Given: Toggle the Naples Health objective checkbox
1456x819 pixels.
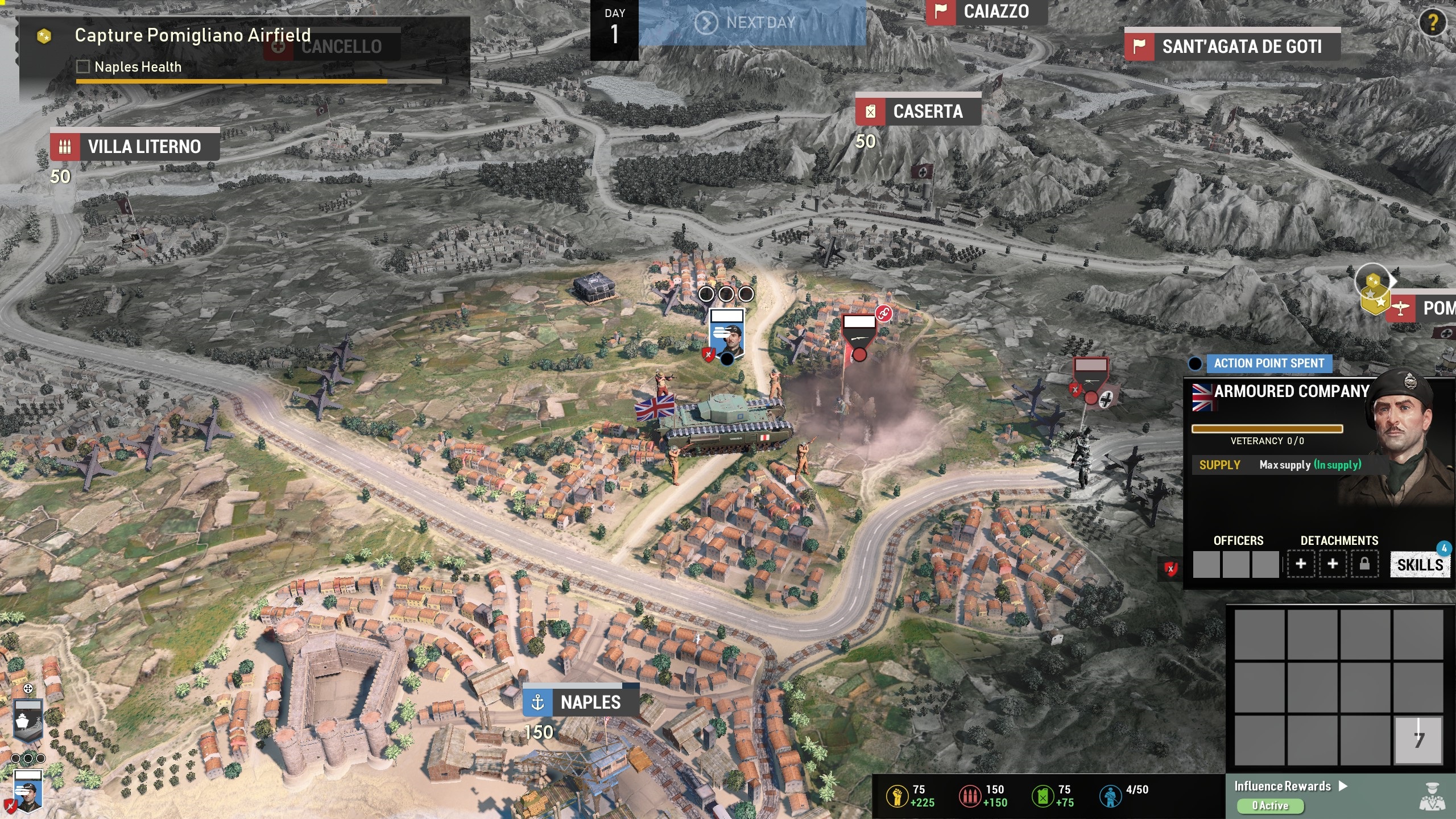Looking at the screenshot, I should click(83, 67).
